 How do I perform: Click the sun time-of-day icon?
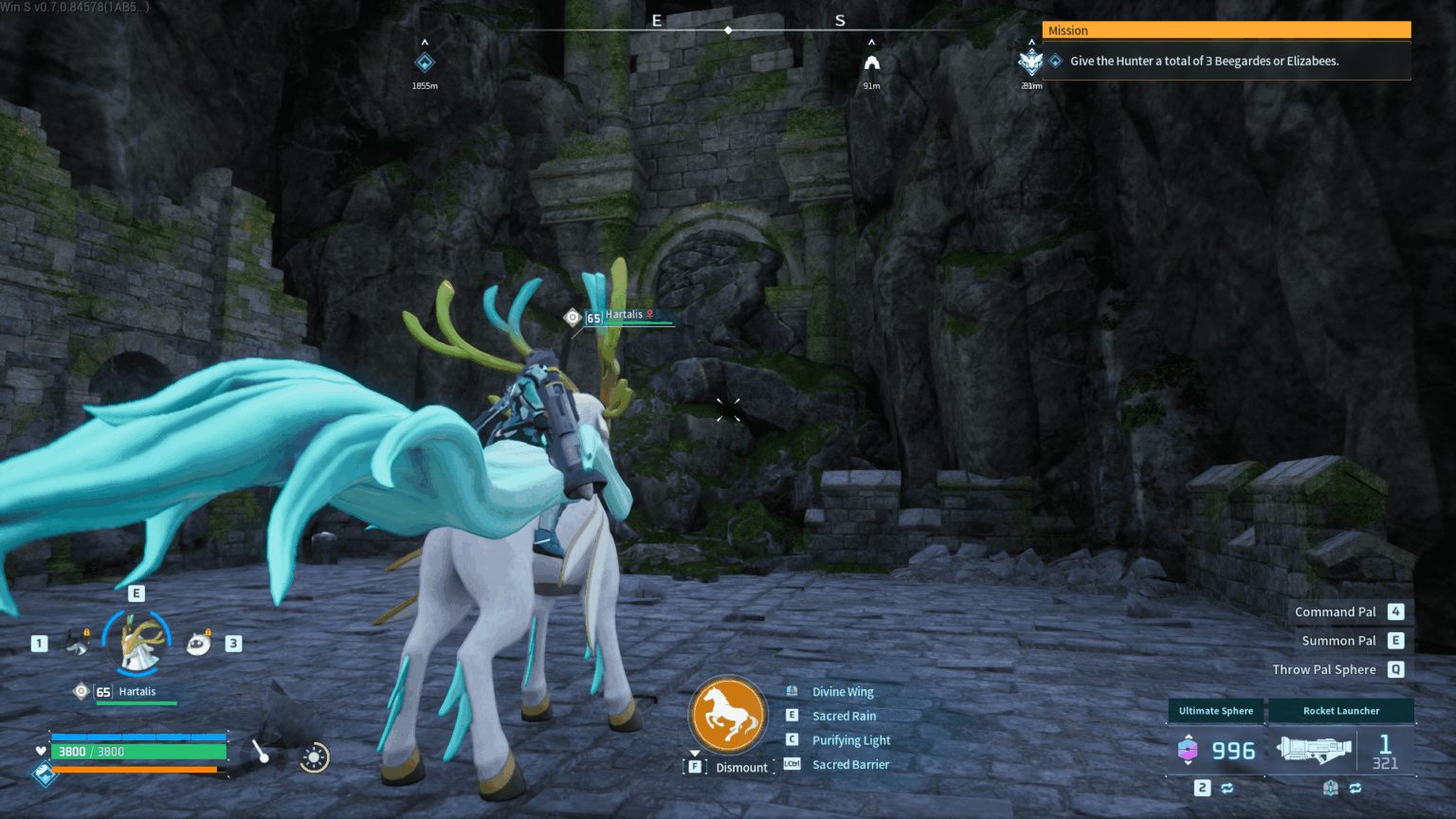[314, 757]
